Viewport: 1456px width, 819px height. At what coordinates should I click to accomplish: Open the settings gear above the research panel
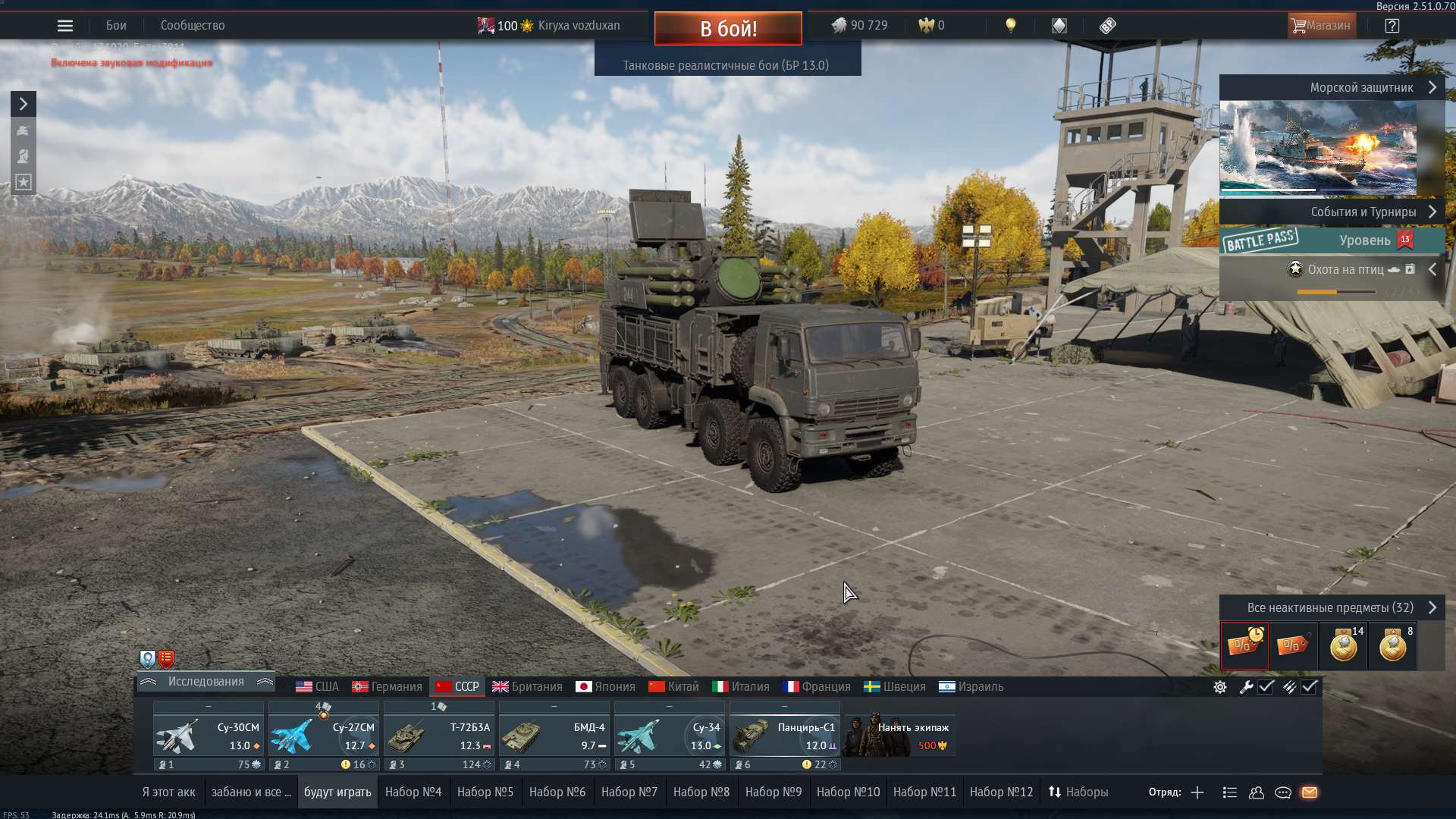click(x=1219, y=687)
